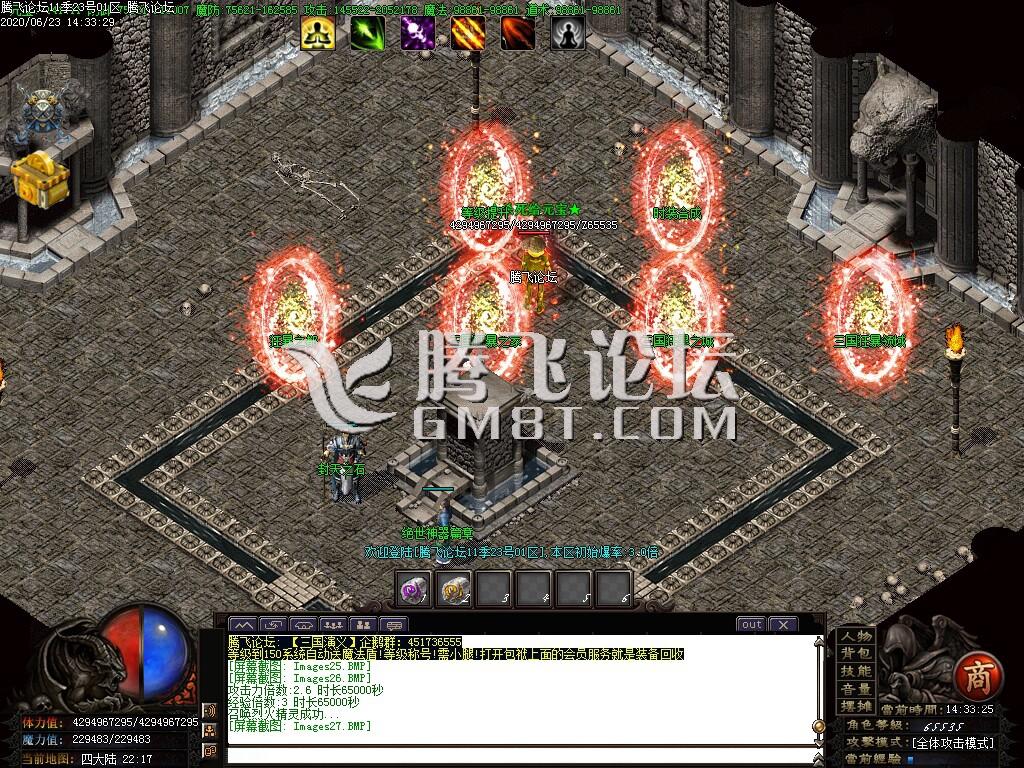This screenshot has width=1024, height=768.
Task: Activate the orange claw strikes skill icon
Action: (x=467, y=33)
